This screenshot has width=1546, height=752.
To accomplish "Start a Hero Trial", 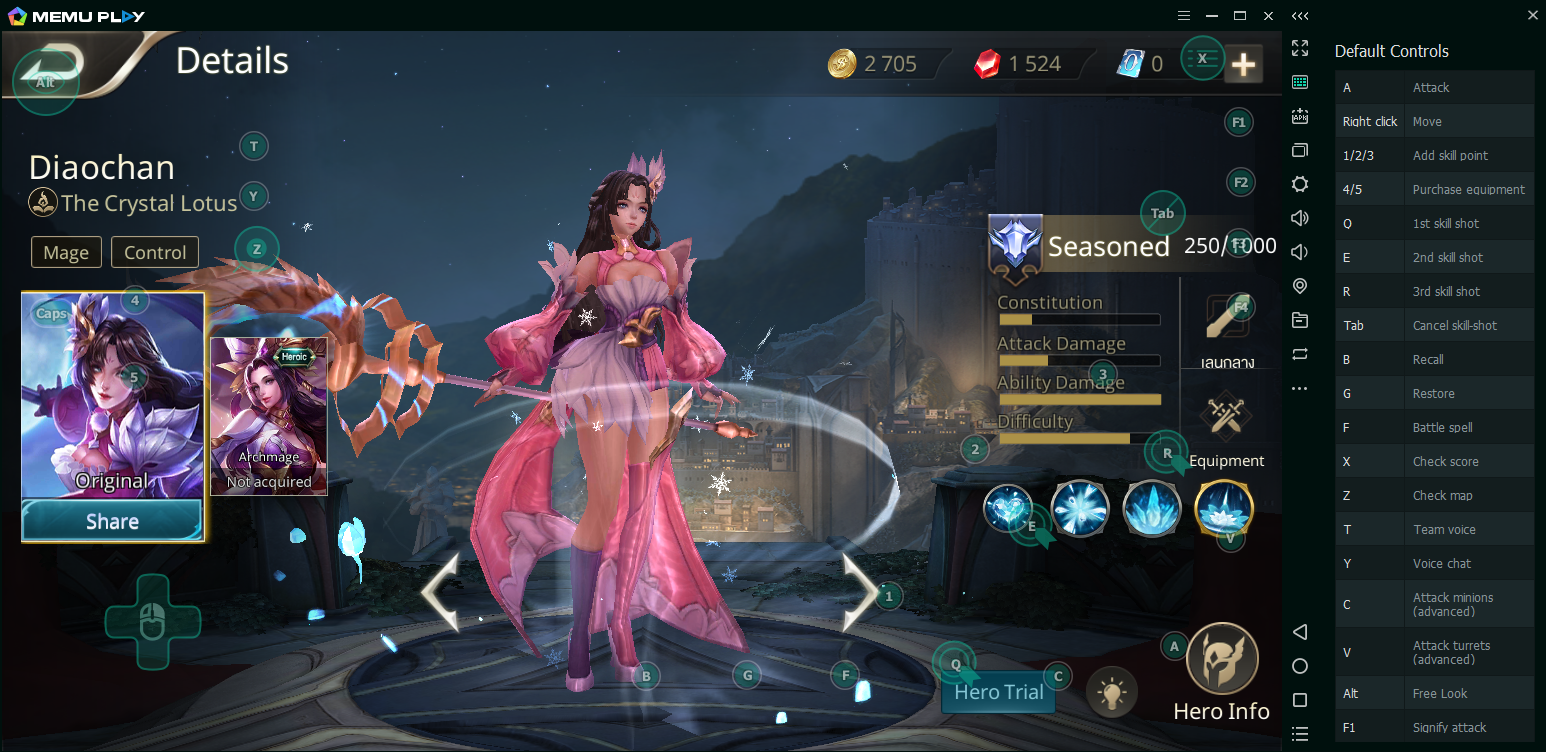I will pyautogui.click(x=998, y=692).
